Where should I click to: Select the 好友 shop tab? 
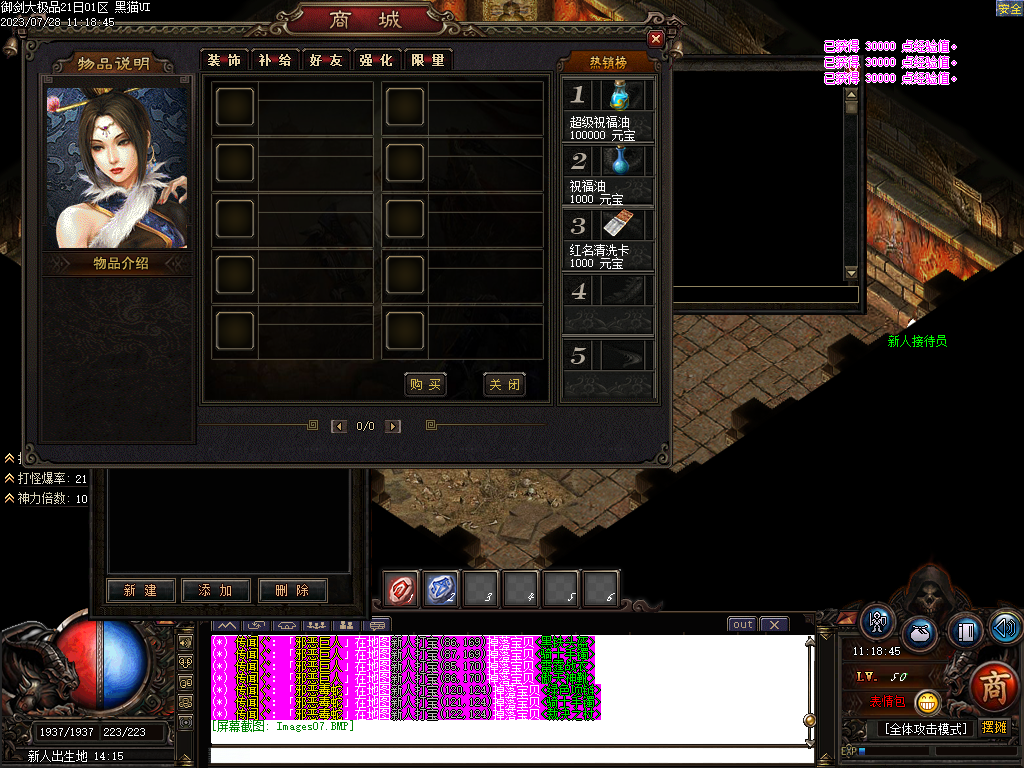tap(326, 60)
